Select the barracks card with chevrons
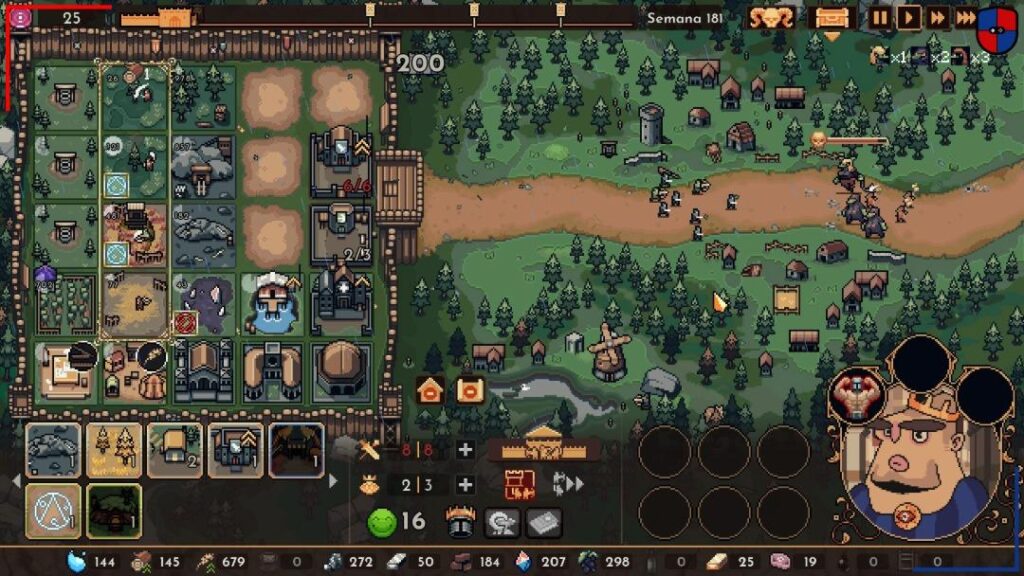Viewport: 1024px width, 576px height. tap(236, 450)
